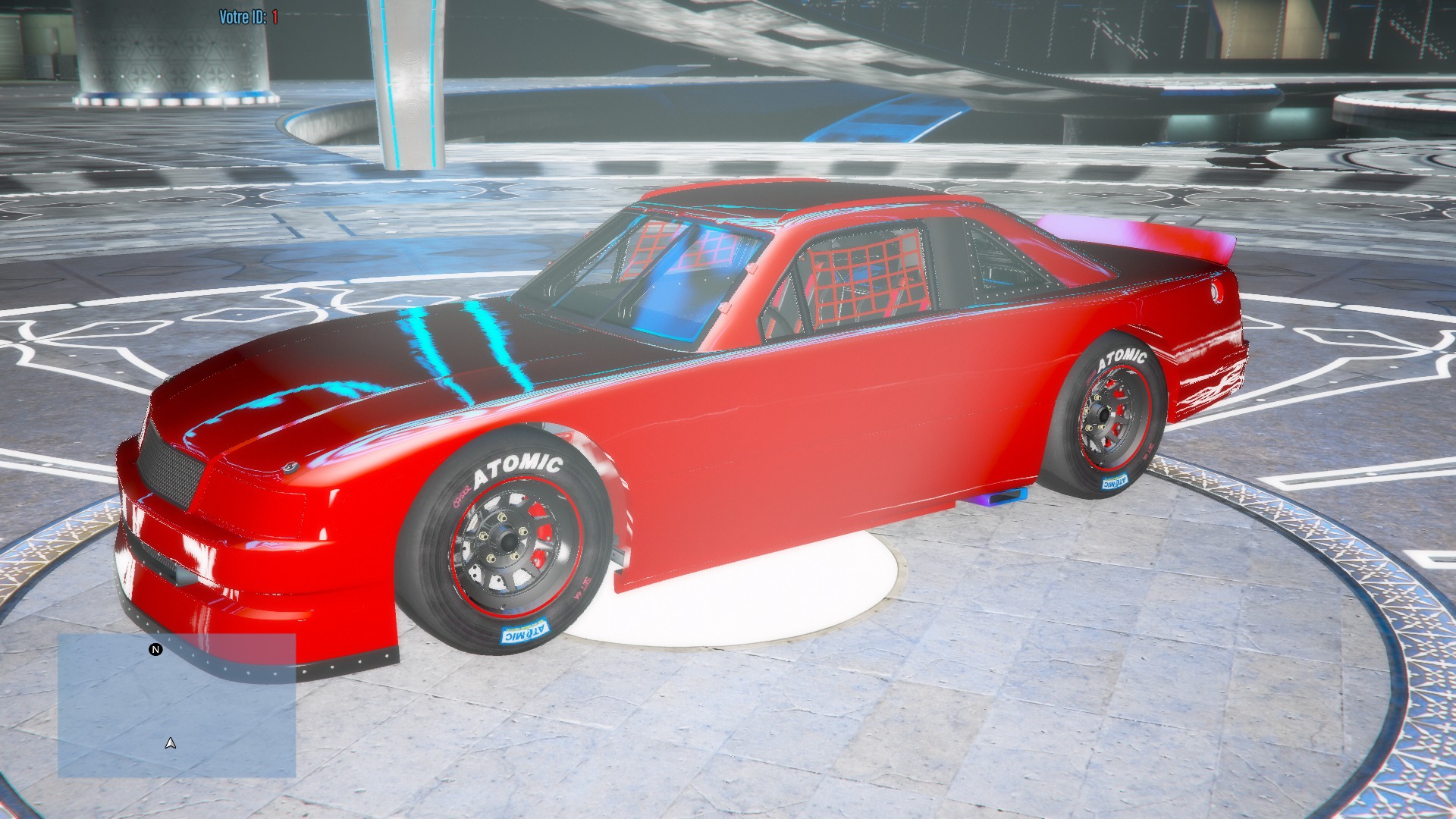Click the N compass icon on the minimap

[155, 648]
